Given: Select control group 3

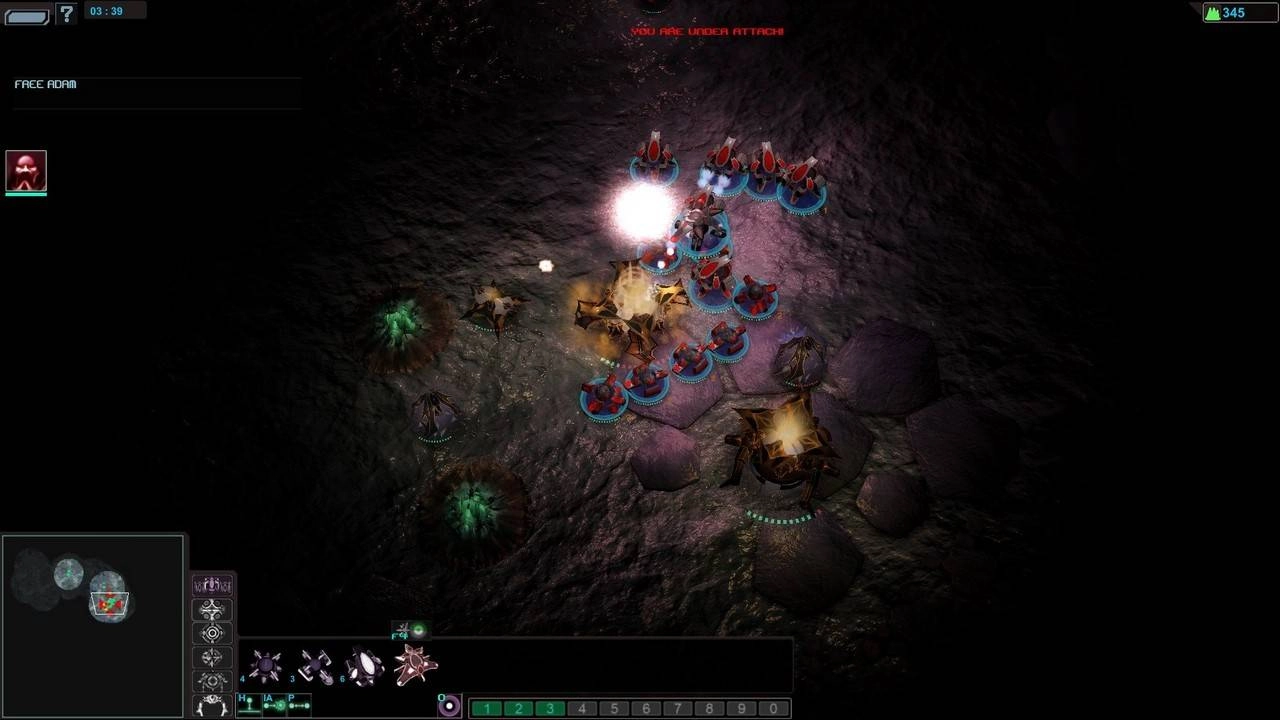Looking at the screenshot, I should [x=551, y=709].
